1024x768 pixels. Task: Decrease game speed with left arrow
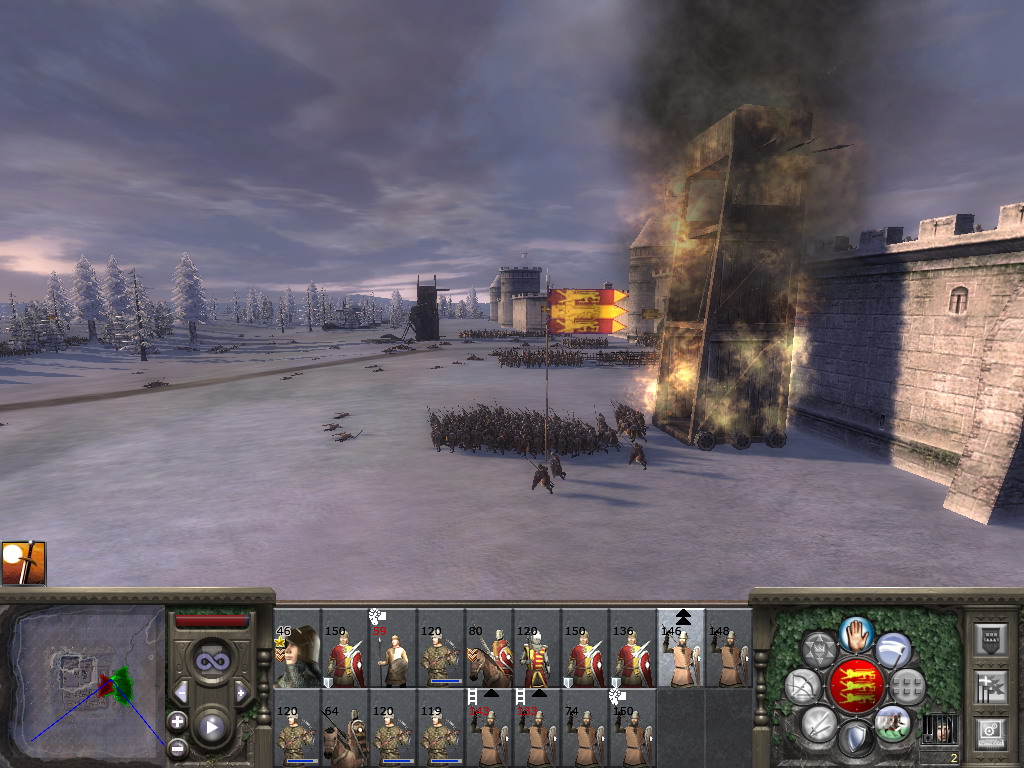(181, 692)
